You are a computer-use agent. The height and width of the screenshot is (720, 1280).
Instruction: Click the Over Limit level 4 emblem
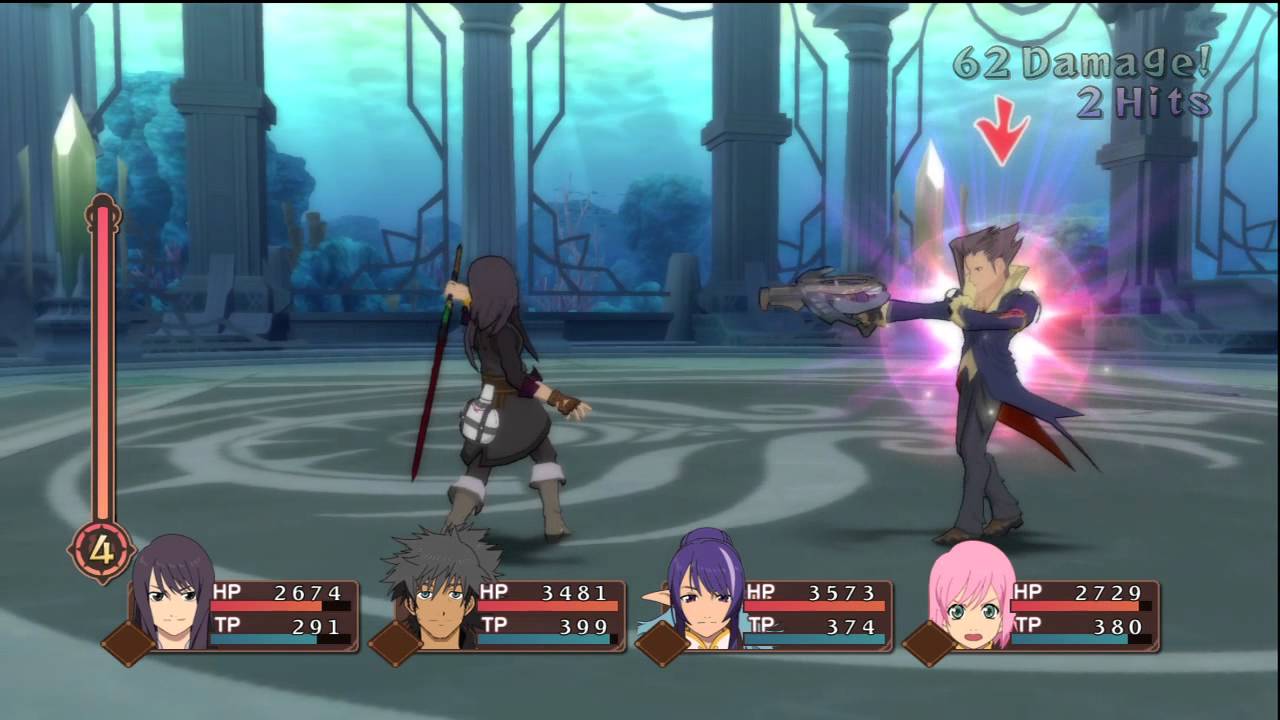(101, 549)
